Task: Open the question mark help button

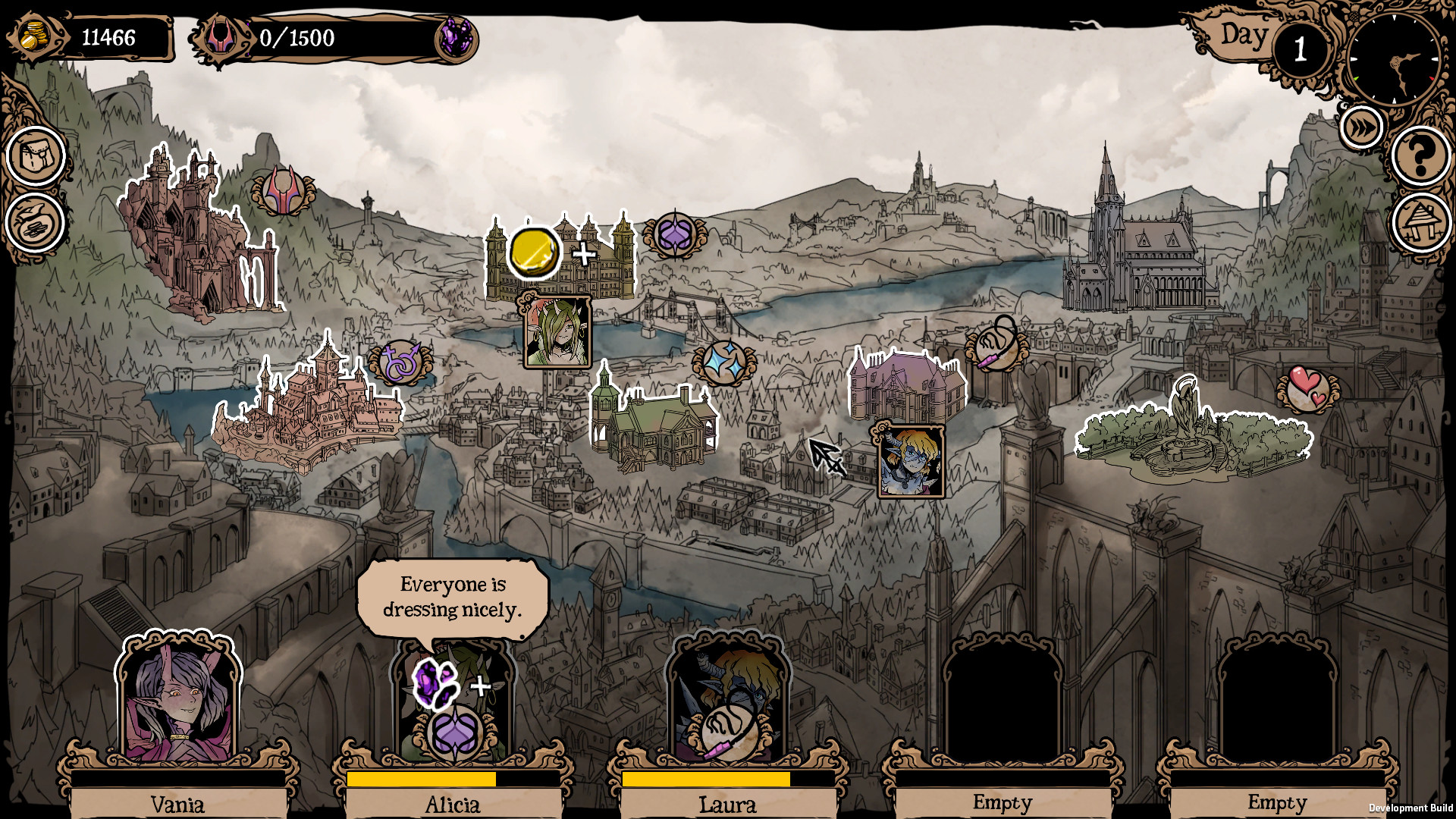Action: [x=1421, y=156]
